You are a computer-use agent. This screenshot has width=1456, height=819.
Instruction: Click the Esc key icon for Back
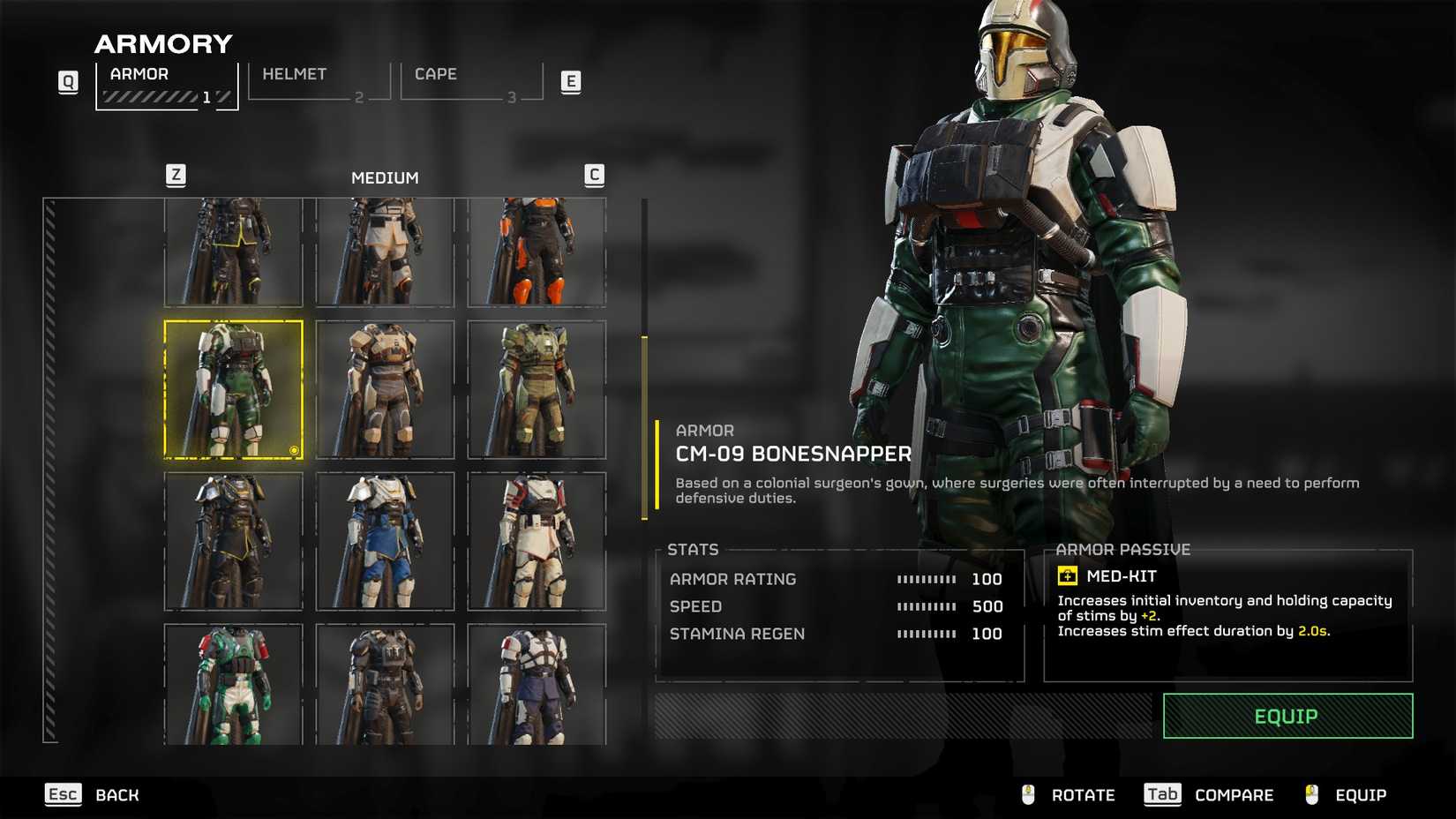[x=62, y=794]
